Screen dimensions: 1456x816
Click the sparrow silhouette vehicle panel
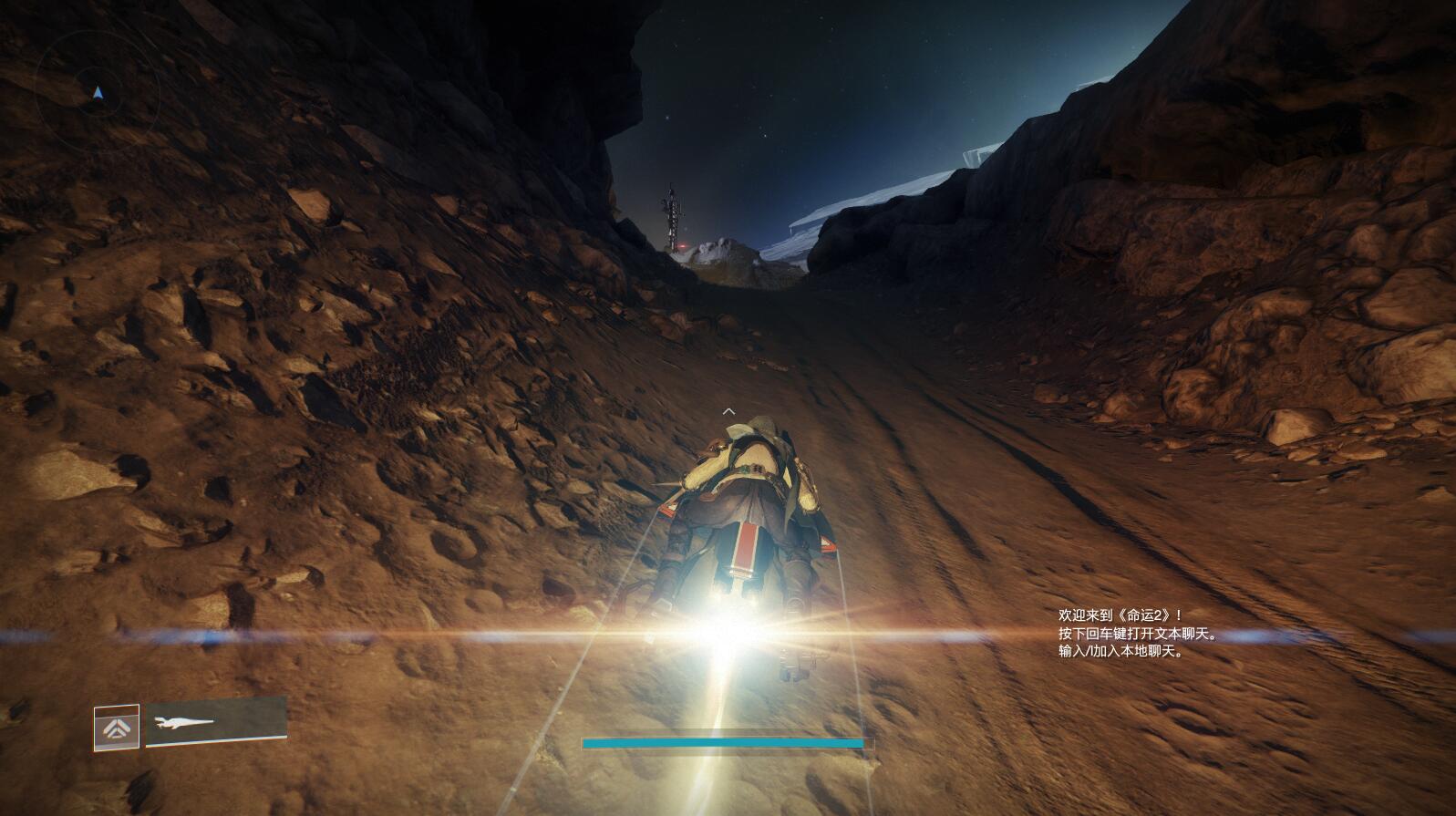click(x=216, y=722)
